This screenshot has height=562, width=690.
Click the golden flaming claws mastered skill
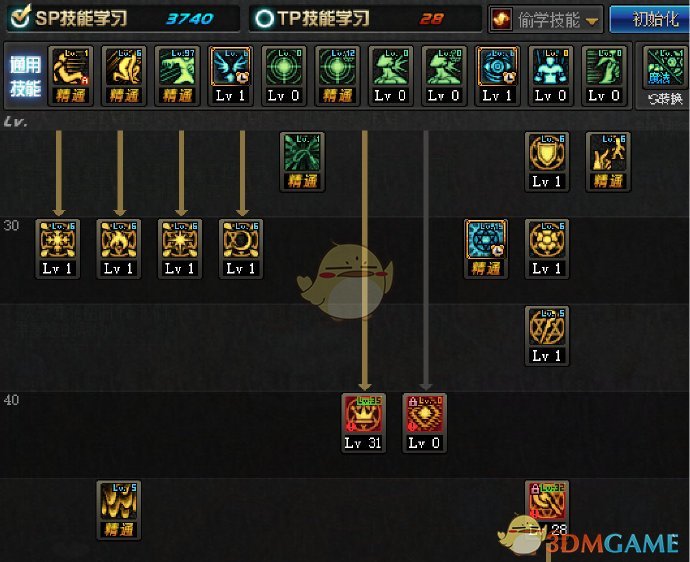tap(119, 501)
